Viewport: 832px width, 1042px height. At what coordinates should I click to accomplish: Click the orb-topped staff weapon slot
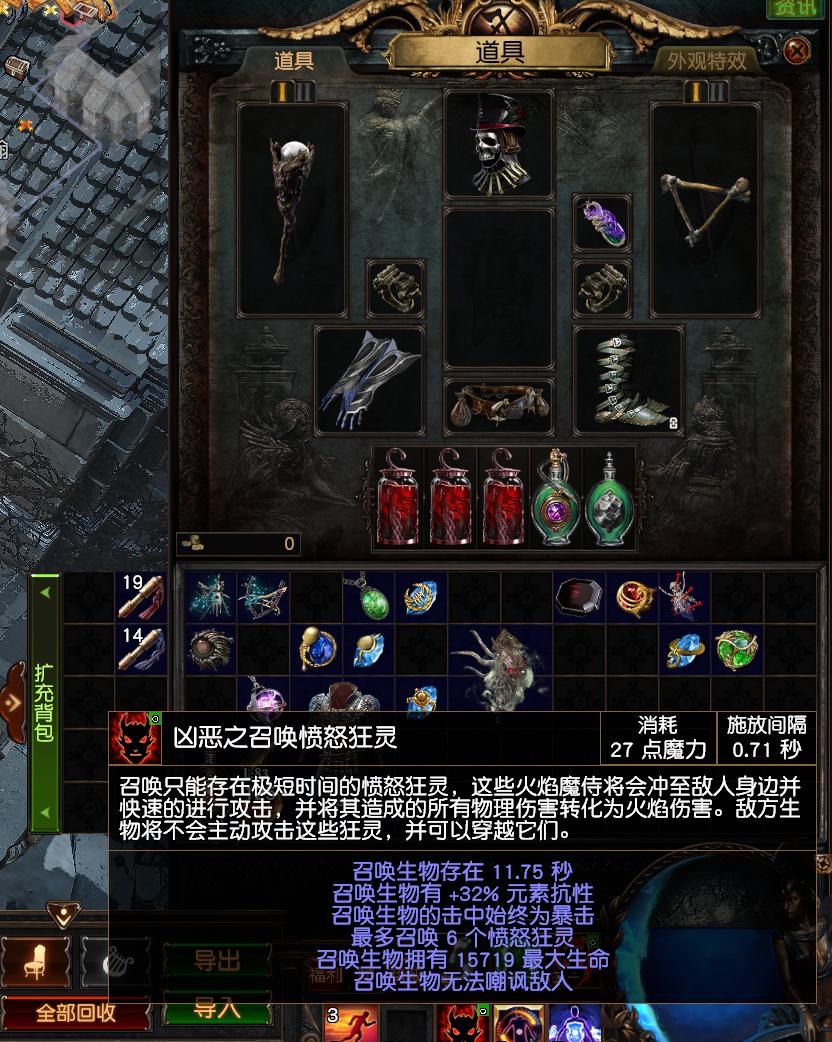(x=292, y=209)
